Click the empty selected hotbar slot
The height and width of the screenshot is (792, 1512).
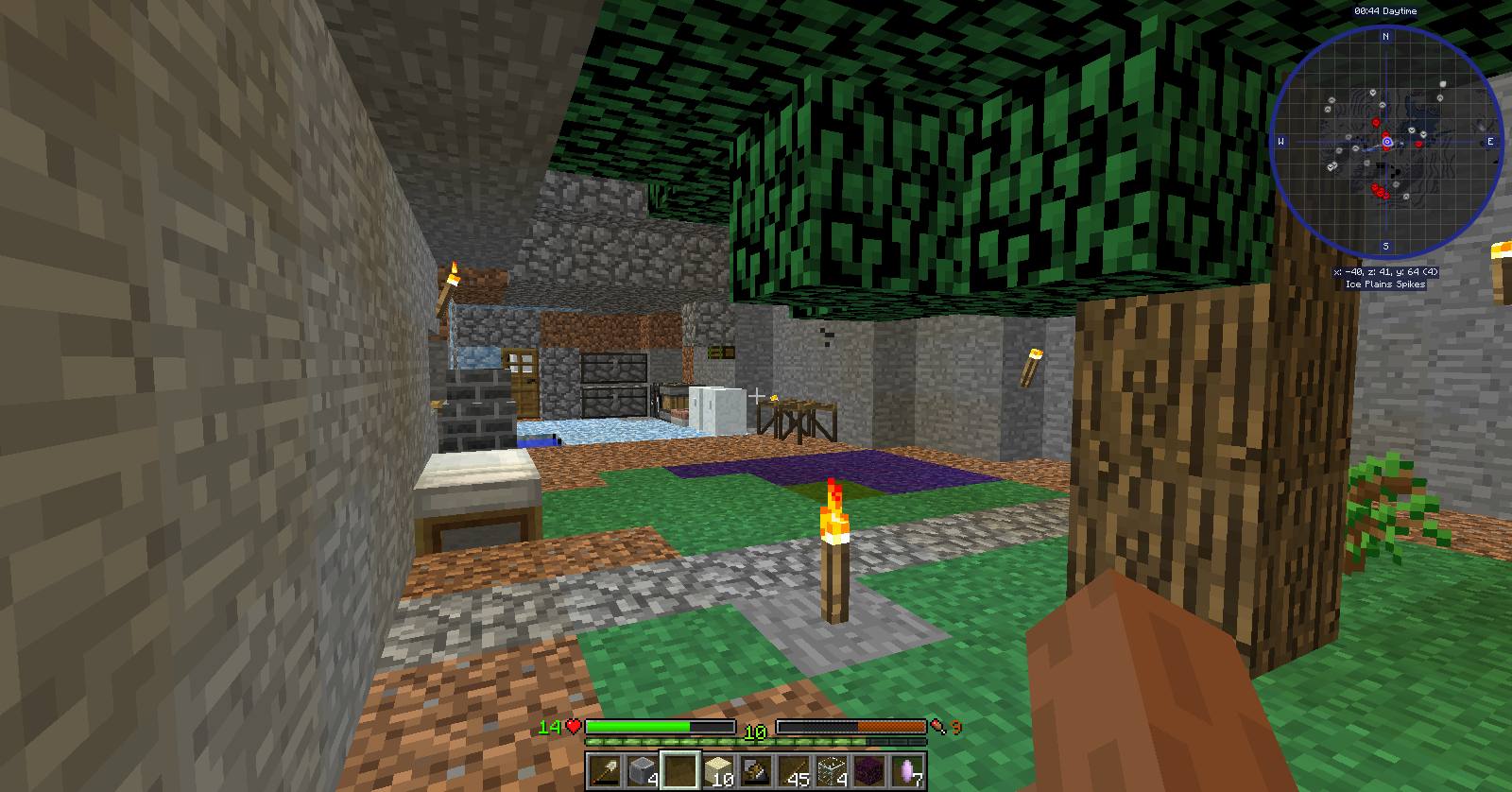(679, 771)
